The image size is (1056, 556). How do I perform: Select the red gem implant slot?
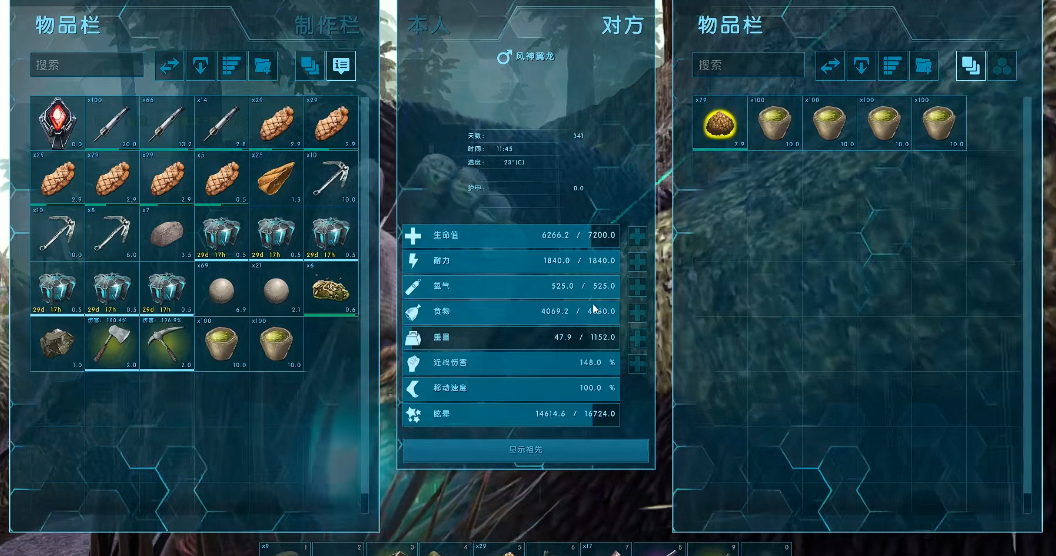click(57, 123)
